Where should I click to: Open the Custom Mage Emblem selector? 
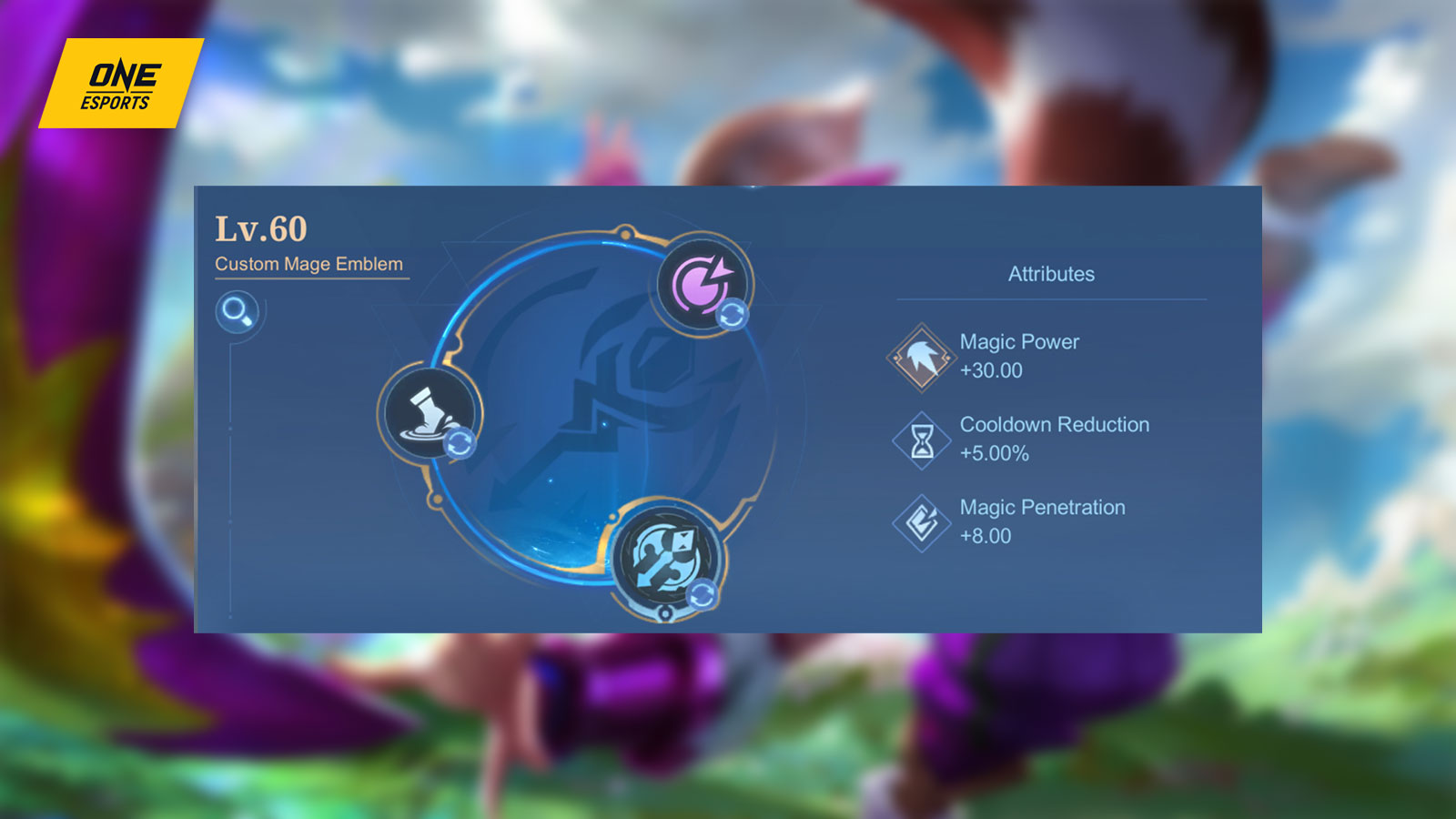pos(309,263)
